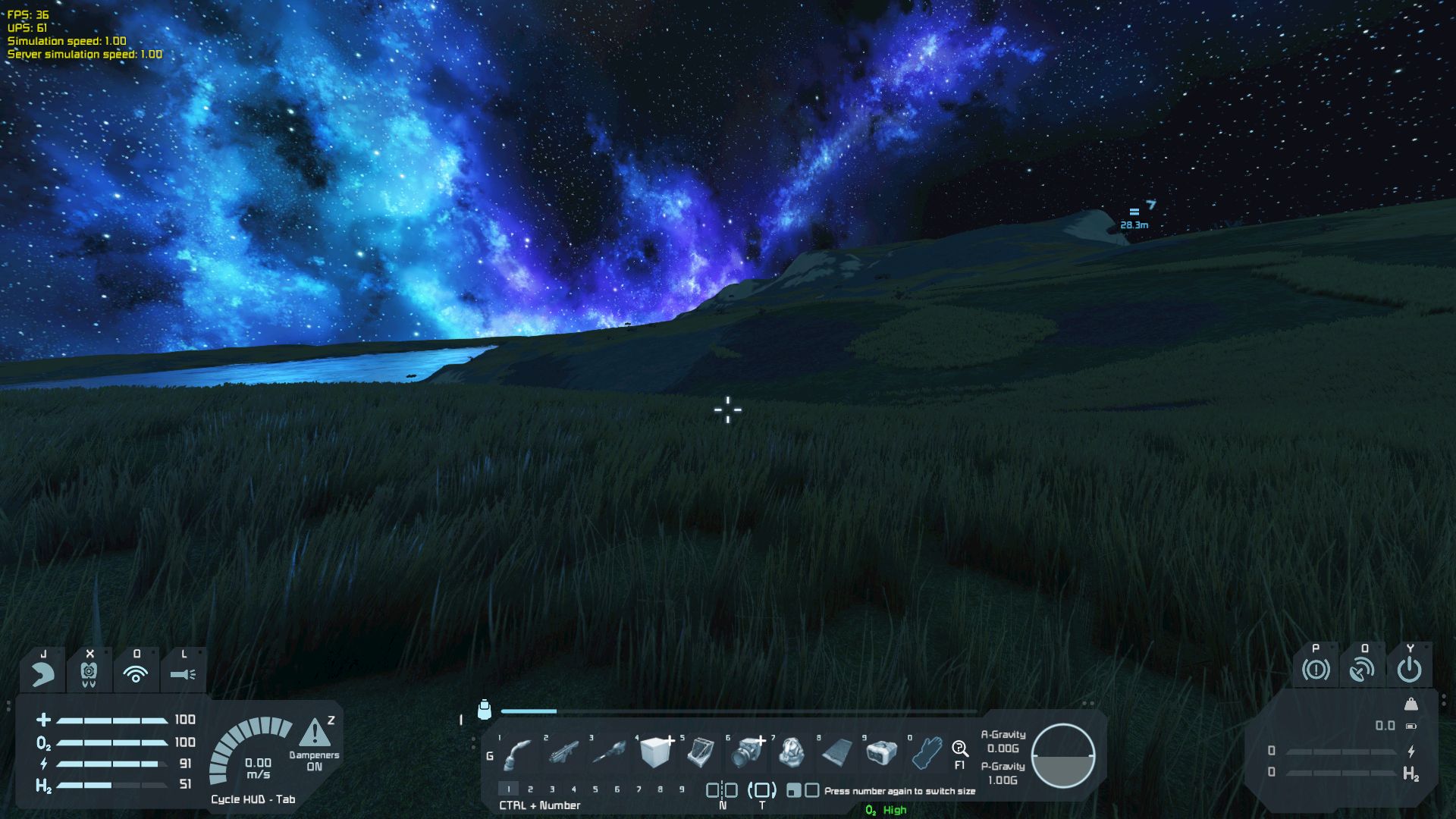Viewport: 1456px width, 819px height.
Task: Click the power switch icon
Action: click(x=1410, y=670)
